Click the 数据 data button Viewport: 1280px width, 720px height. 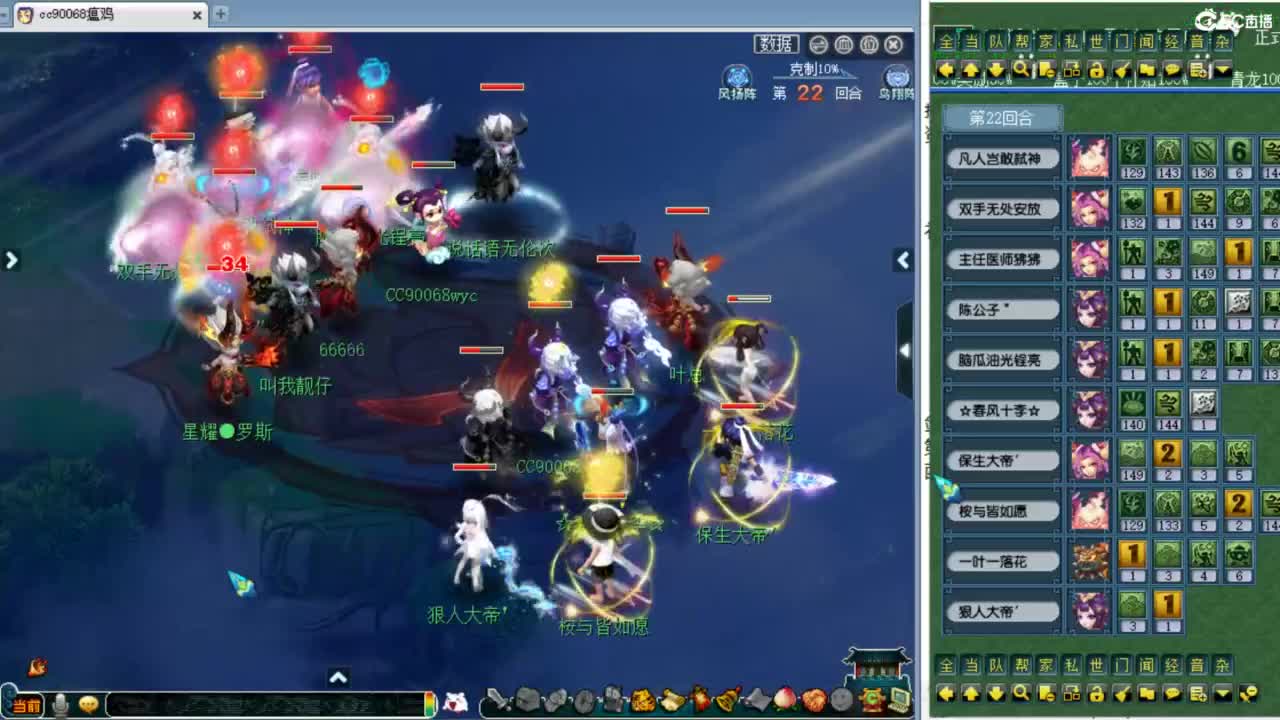click(x=778, y=43)
